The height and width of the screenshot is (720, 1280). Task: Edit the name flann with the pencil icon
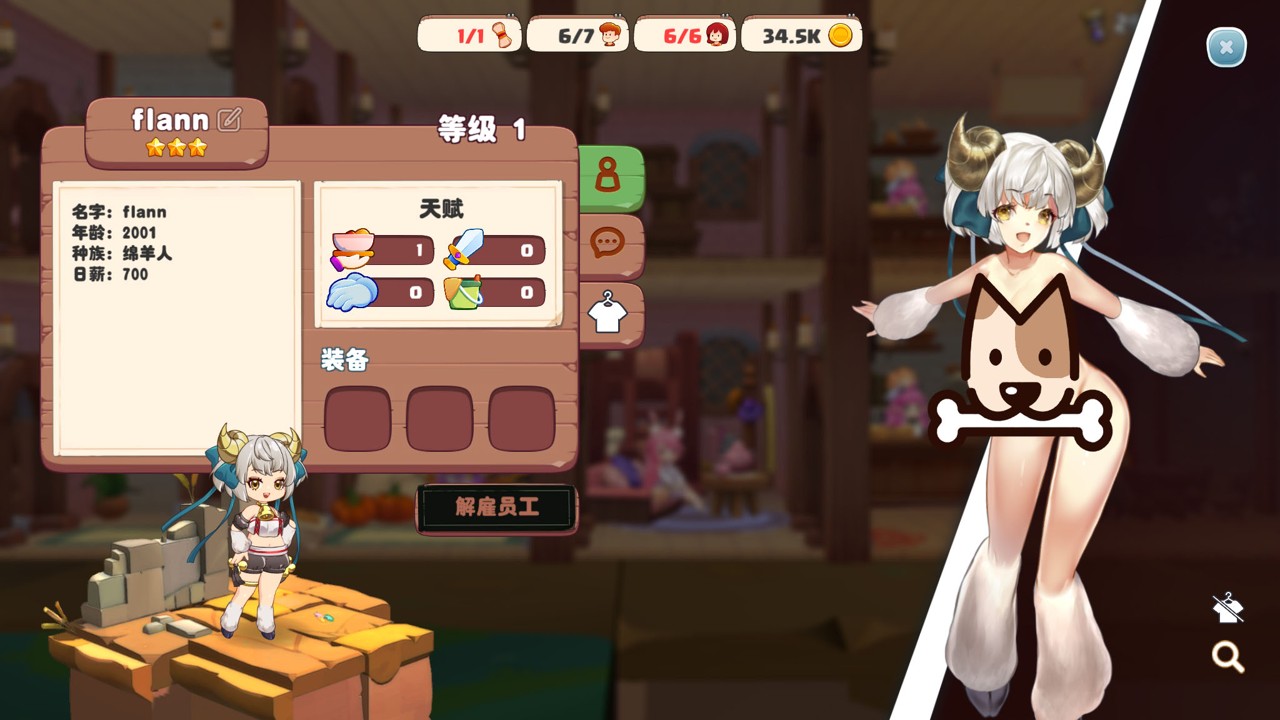click(229, 120)
